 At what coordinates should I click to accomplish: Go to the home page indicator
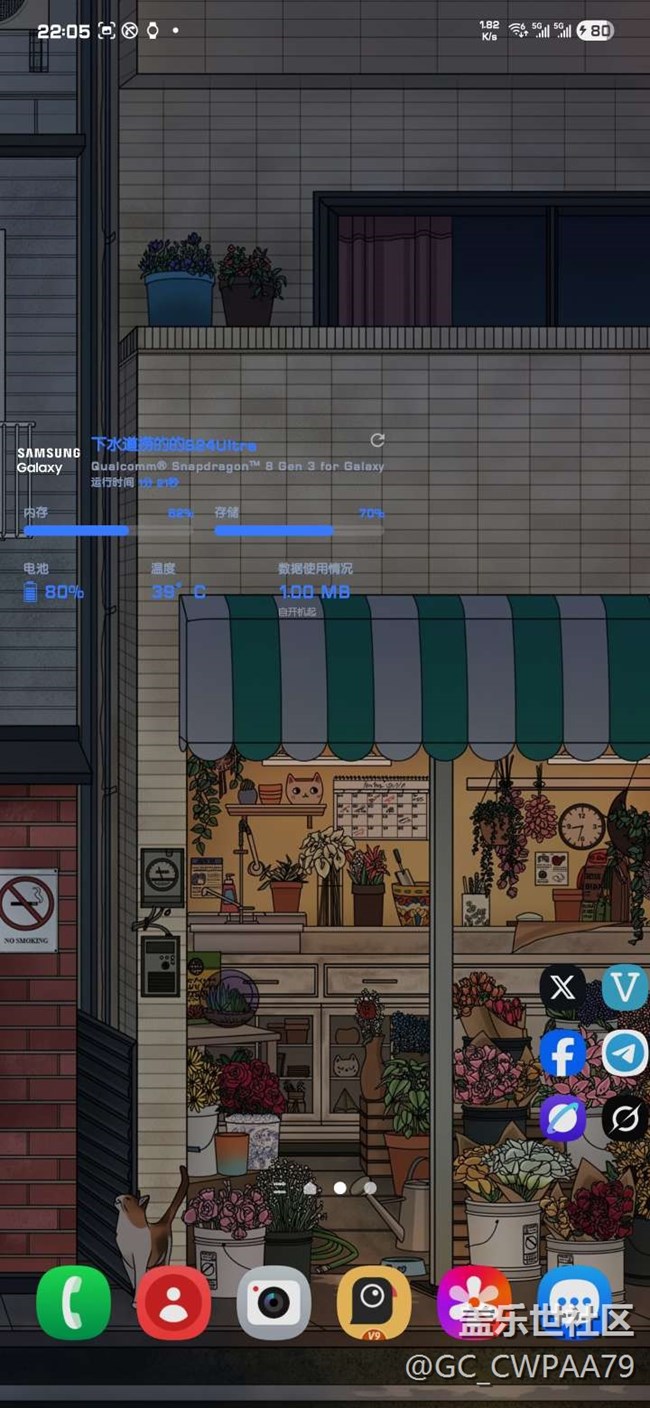coord(310,1188)
